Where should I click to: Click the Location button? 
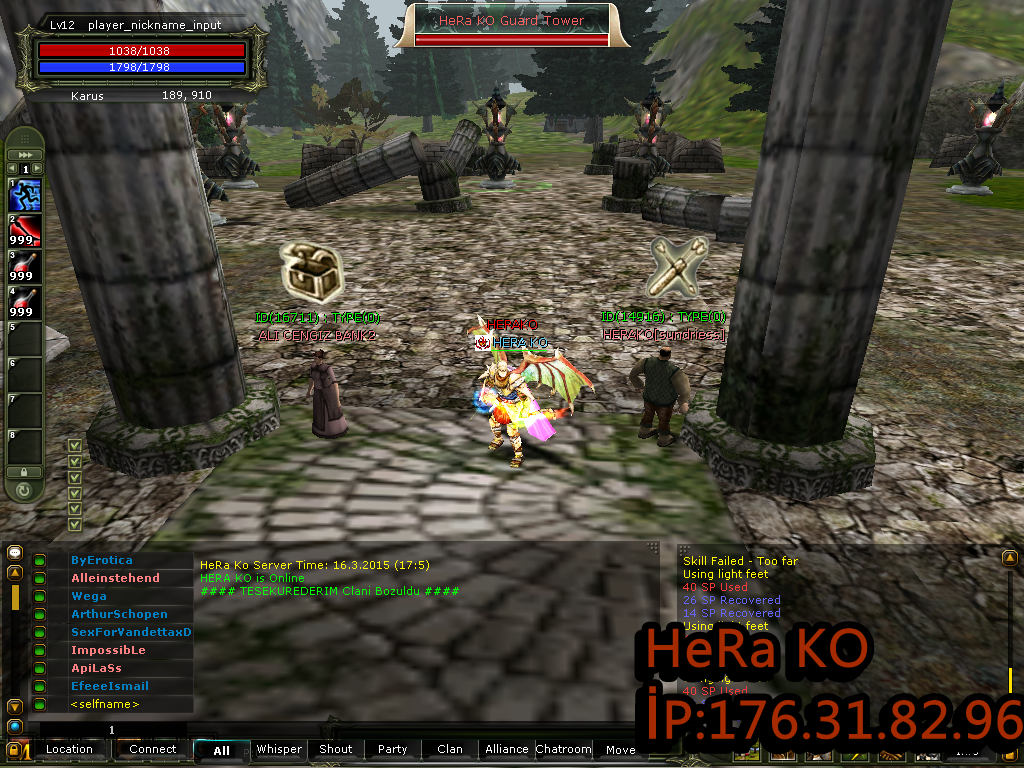click(x=69, y=749)
